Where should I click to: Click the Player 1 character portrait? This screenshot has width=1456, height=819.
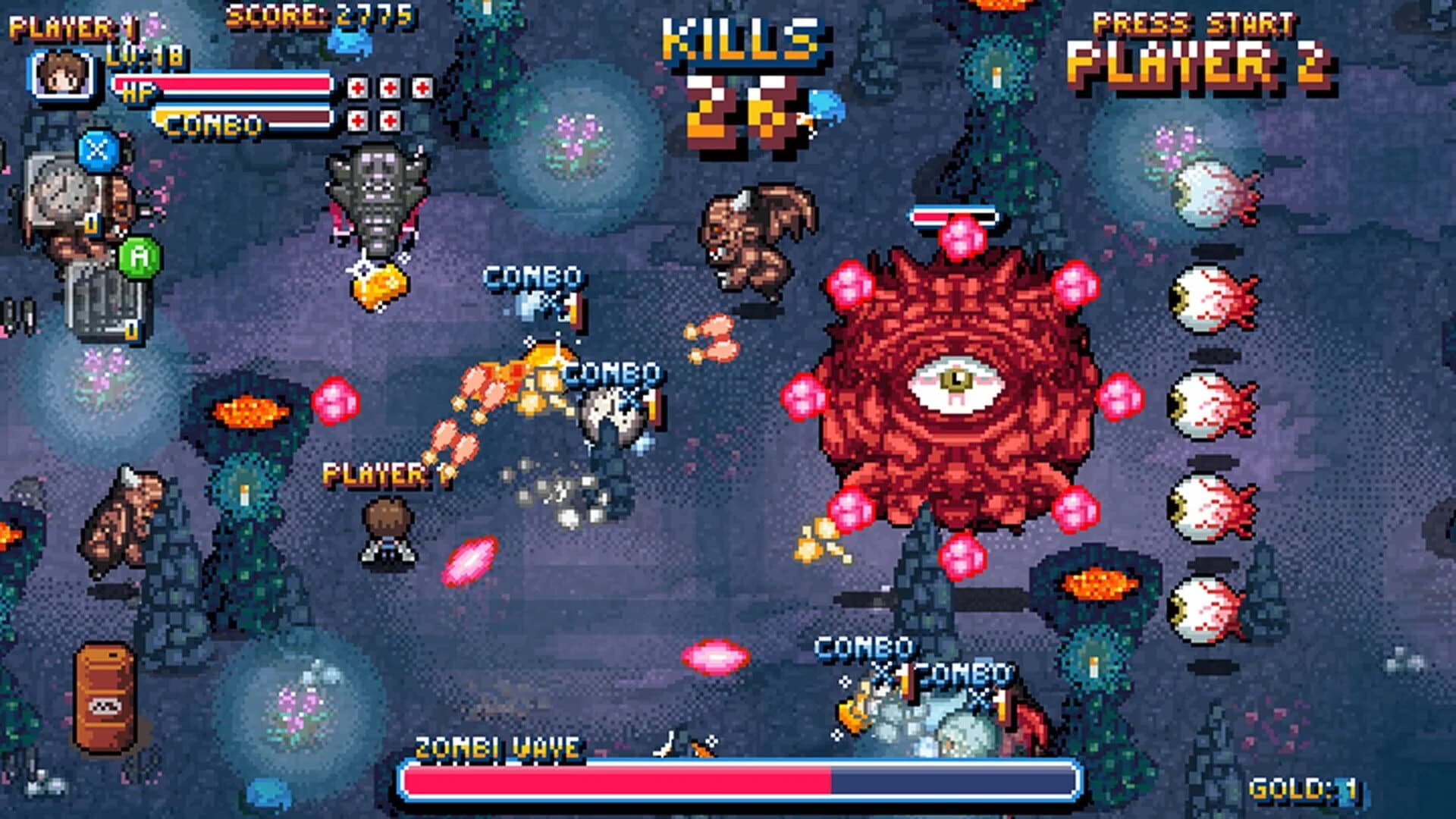61,76
